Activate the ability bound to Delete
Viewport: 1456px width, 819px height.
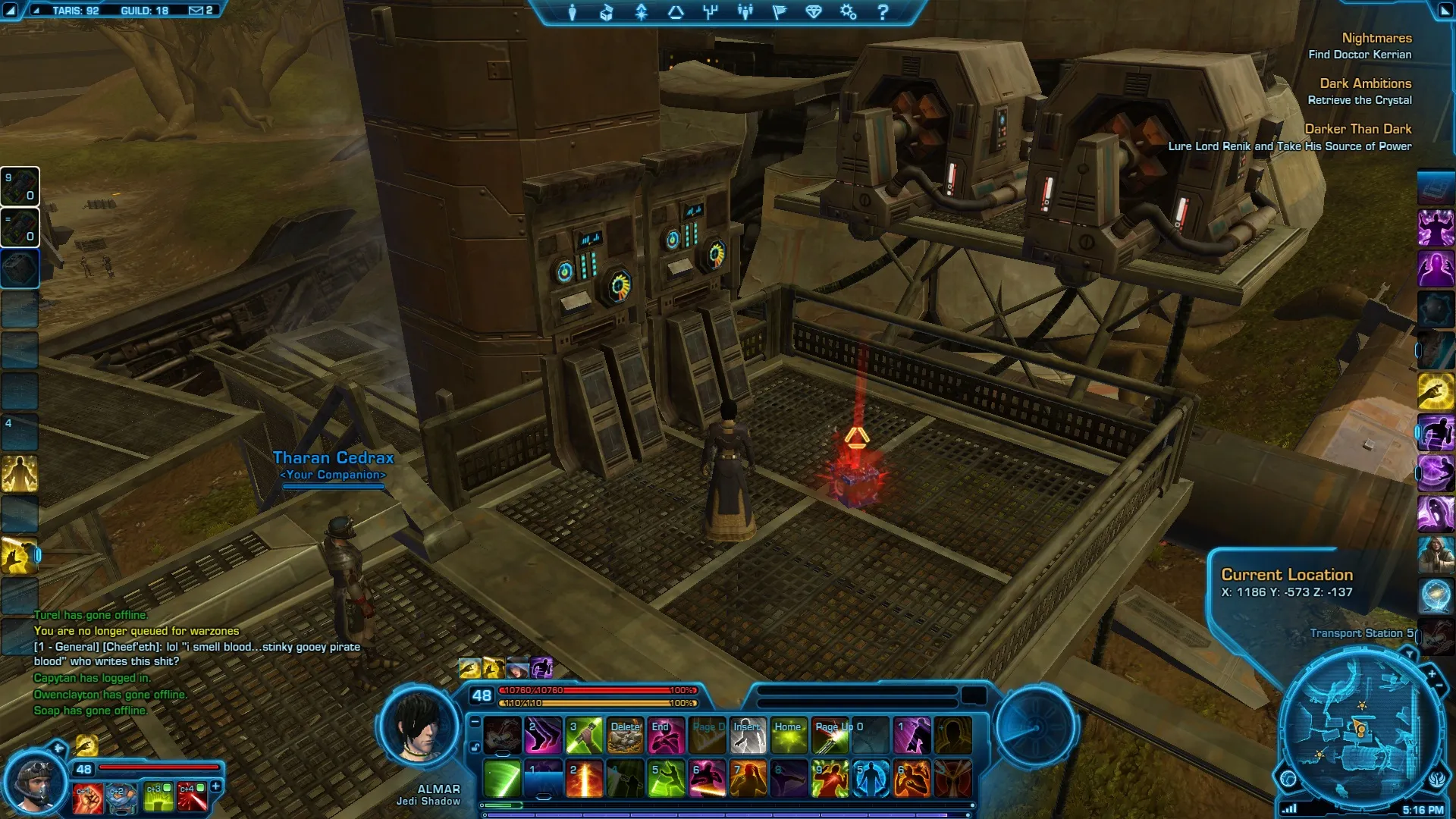[x=625, y=736]
